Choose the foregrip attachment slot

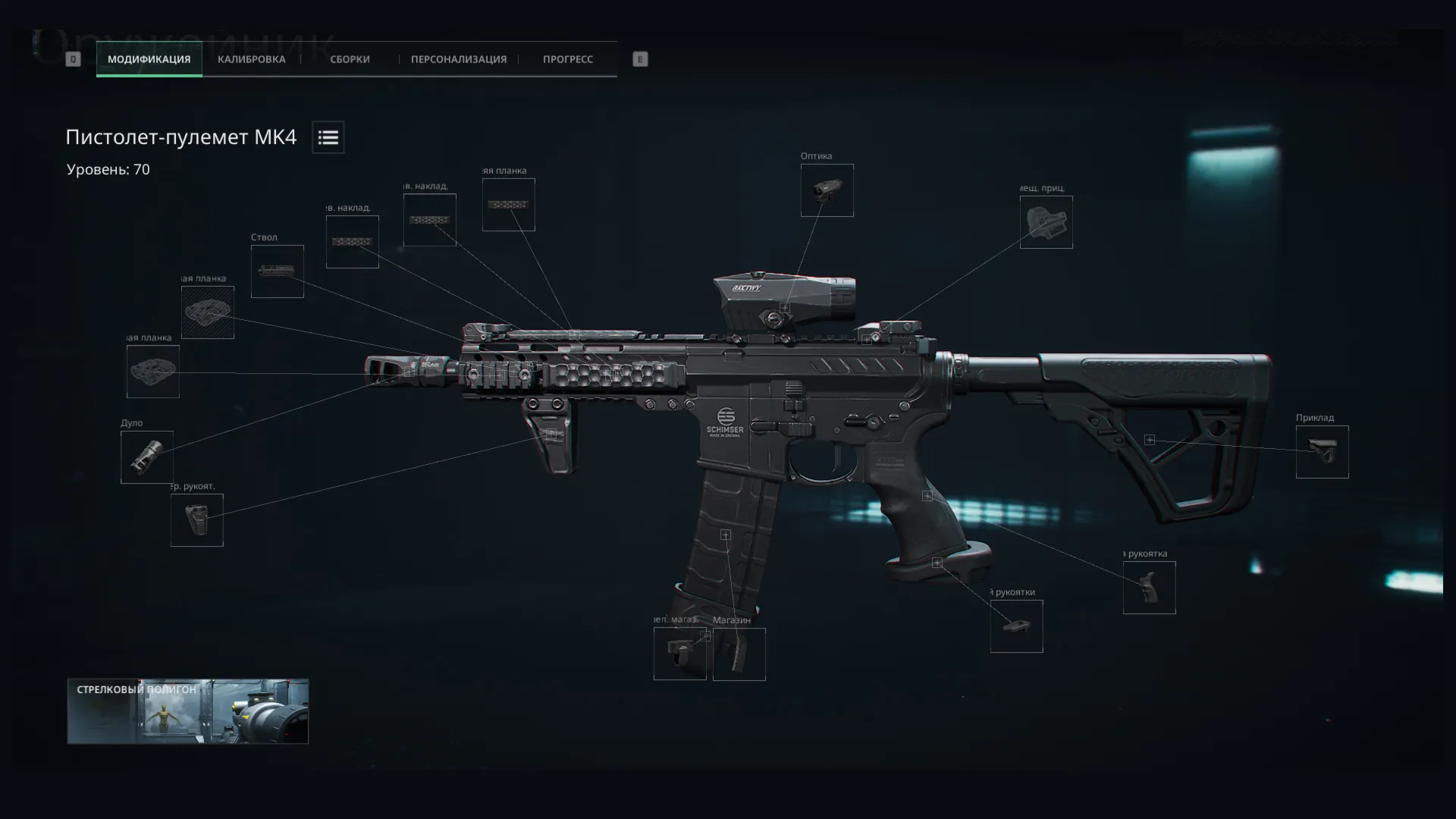196,520
